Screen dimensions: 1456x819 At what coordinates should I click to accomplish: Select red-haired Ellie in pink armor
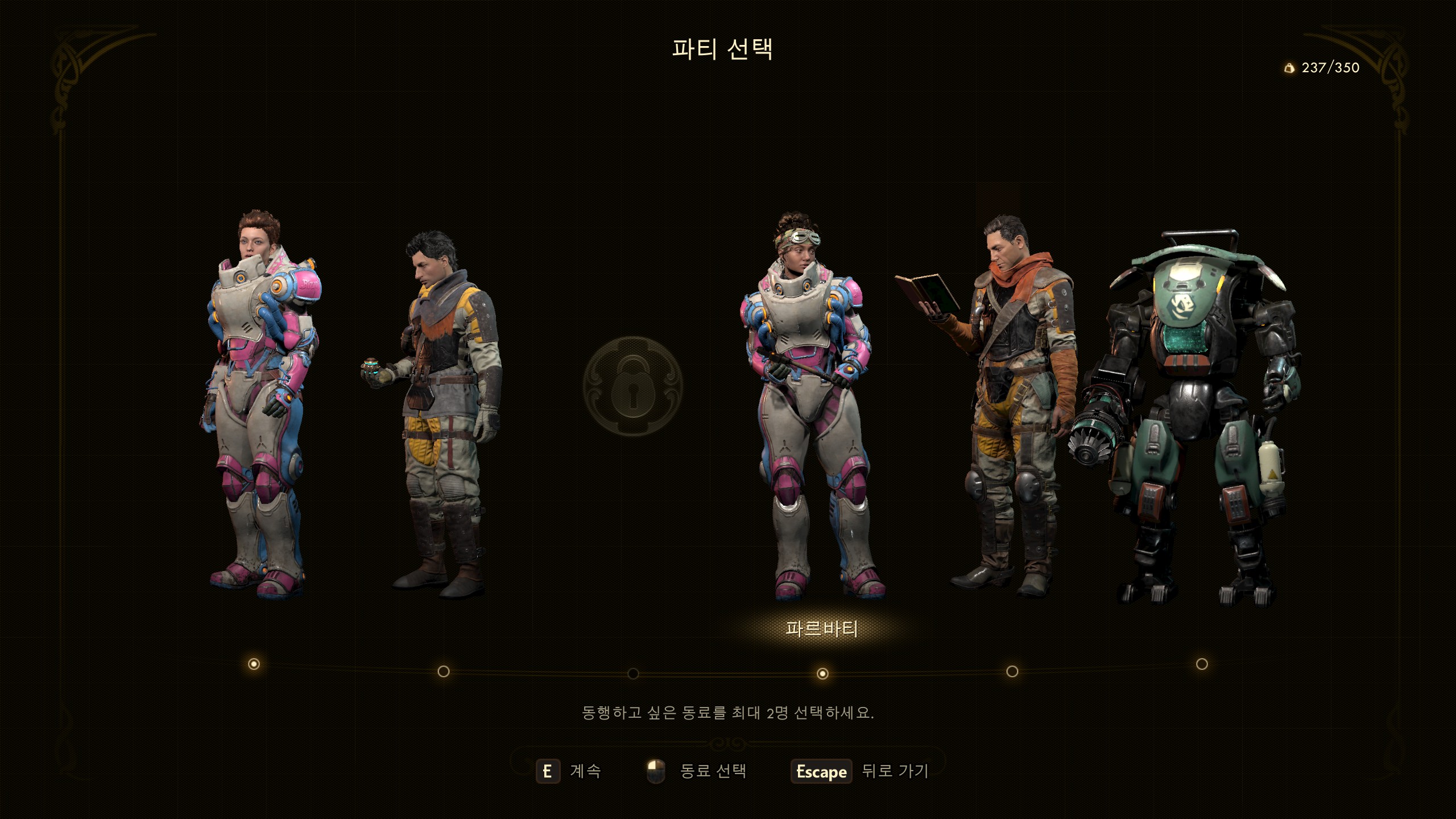pos(259,398)
